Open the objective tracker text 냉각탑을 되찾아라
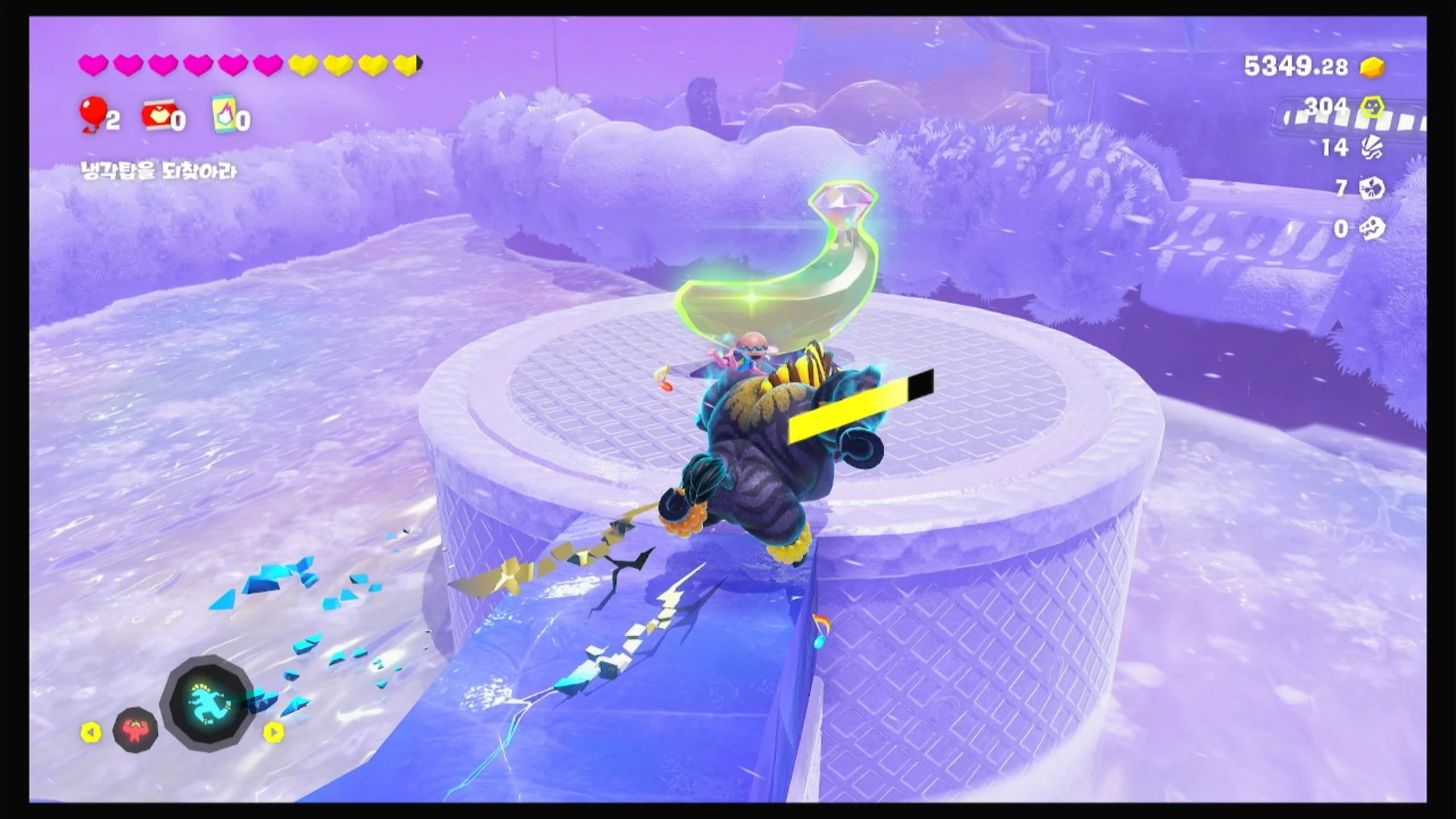Screen dimensions: 1456x819 [x=158, y=171]
